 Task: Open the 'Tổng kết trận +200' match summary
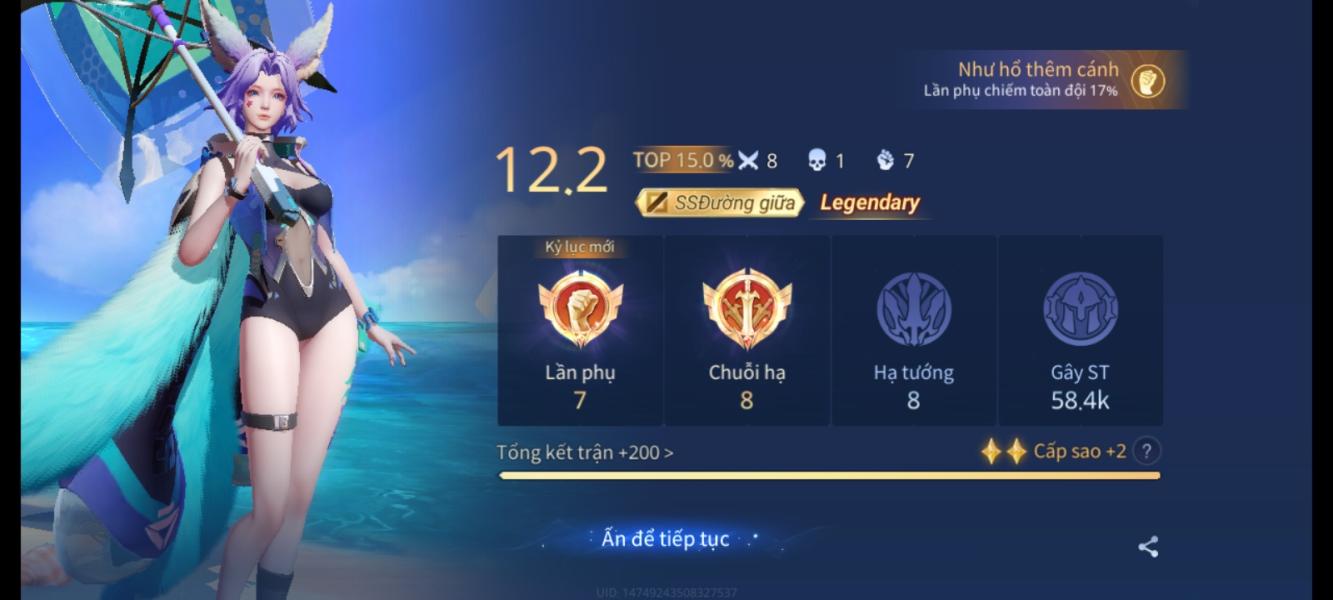tap(585, 452)
